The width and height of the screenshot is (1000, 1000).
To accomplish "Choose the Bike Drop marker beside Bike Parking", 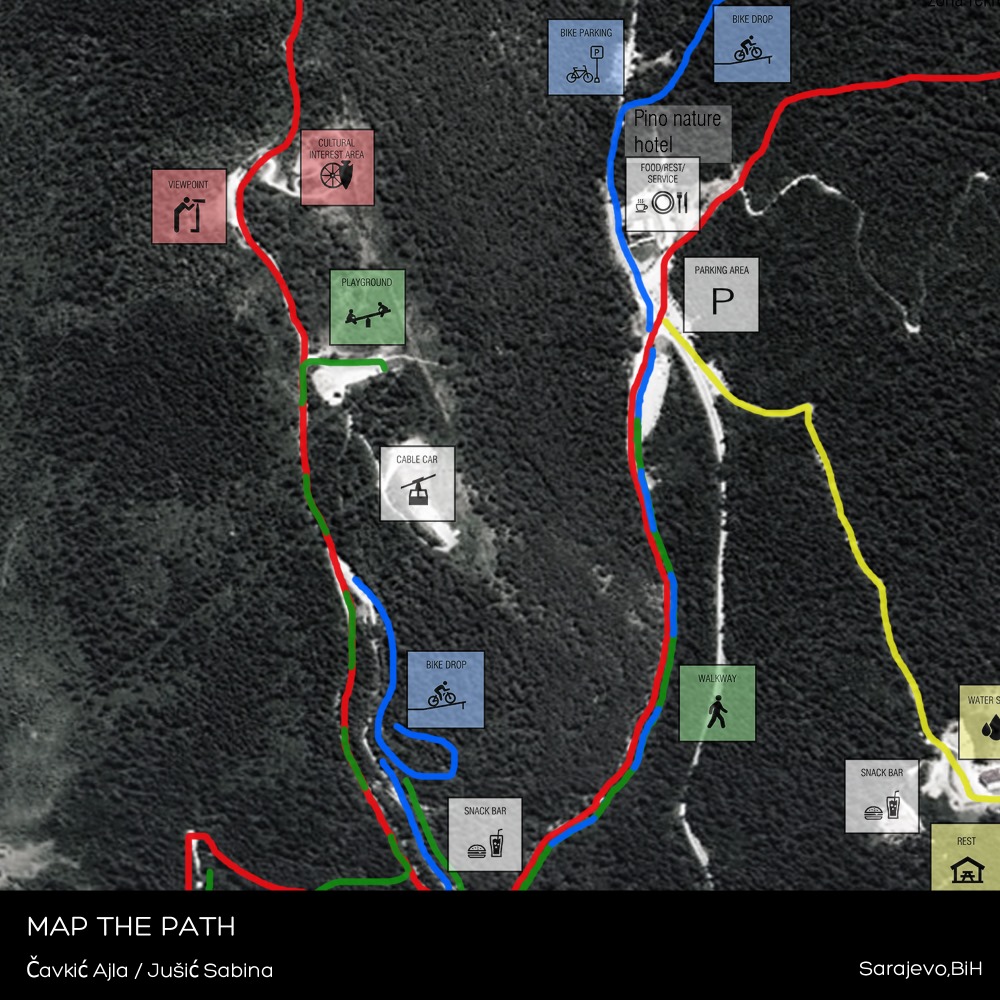I will click(x=751, y=44).
